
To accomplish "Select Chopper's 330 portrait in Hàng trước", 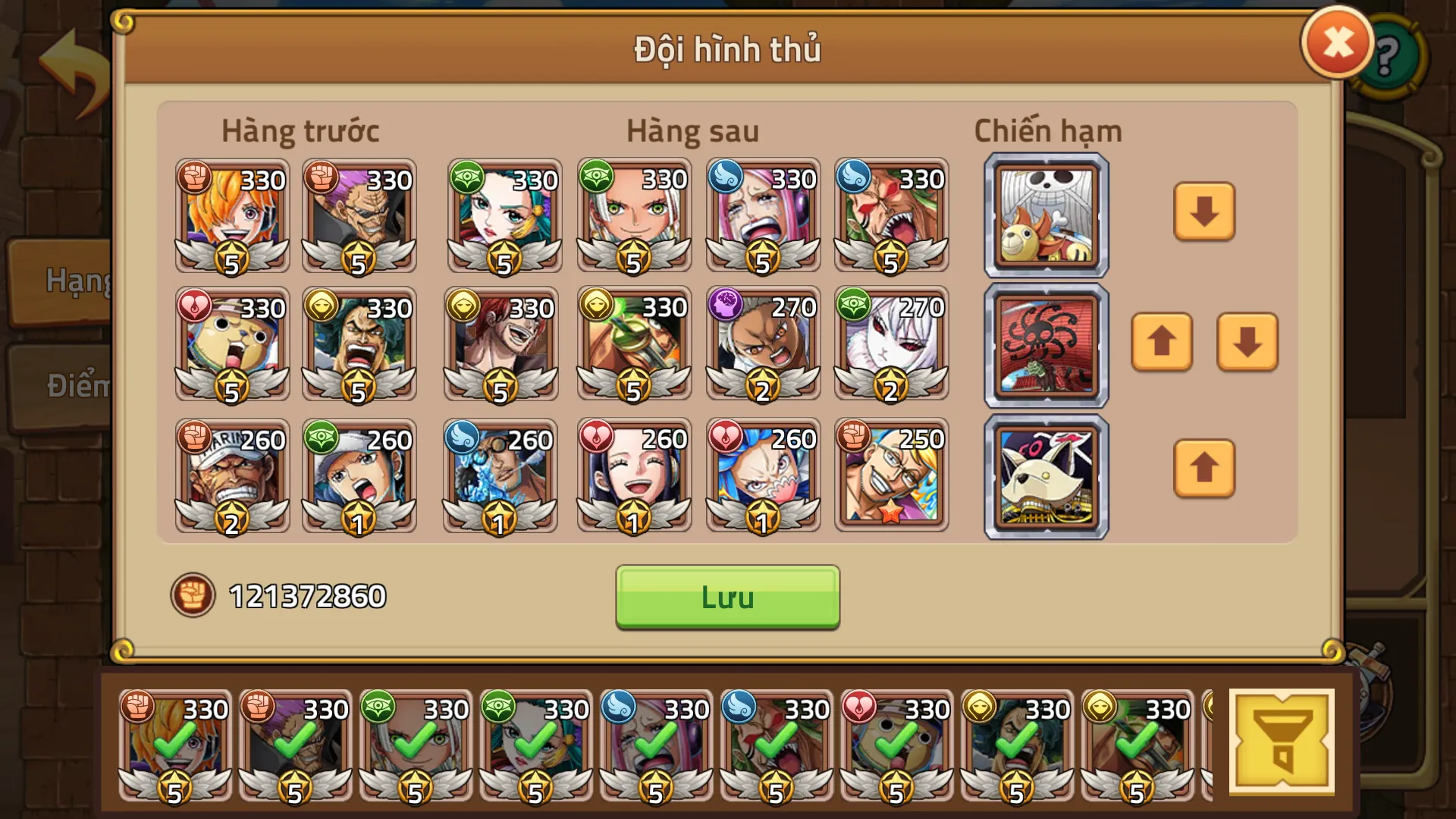I will tap(231, 345).
